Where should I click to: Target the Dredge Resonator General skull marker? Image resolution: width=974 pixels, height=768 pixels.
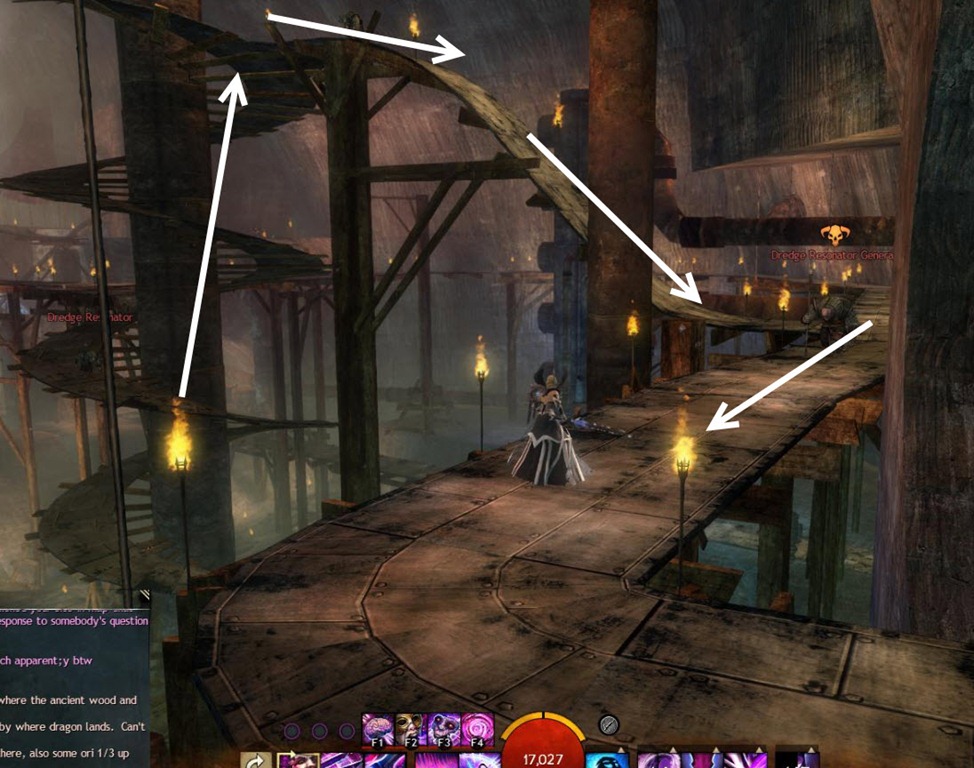tap(833, 236)
